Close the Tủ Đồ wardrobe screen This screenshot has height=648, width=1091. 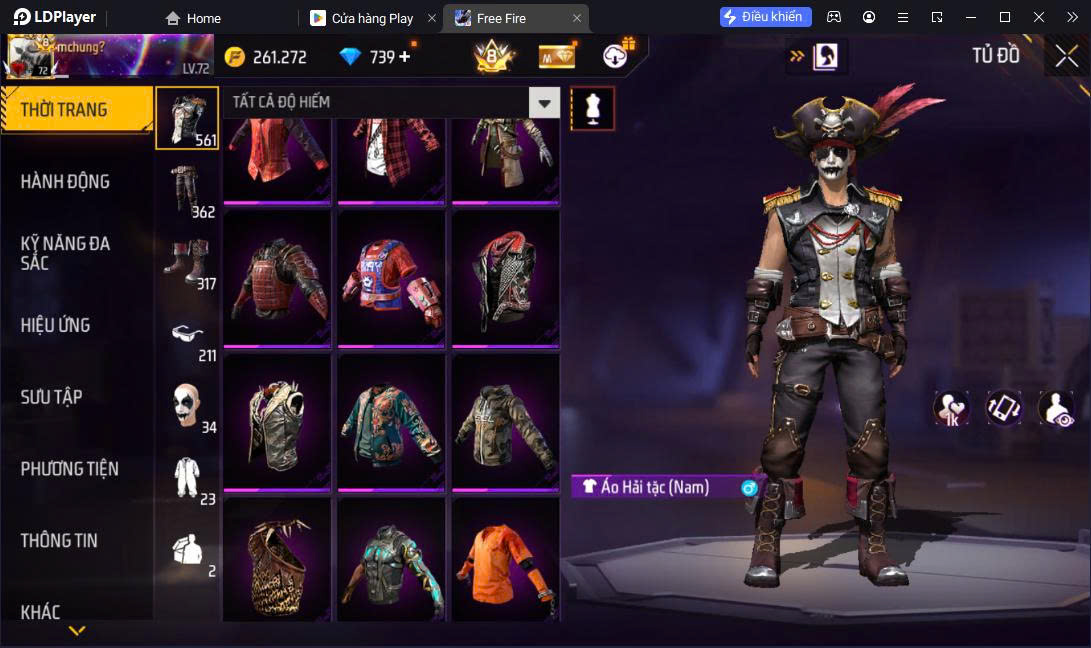(x=1067, y=57)
